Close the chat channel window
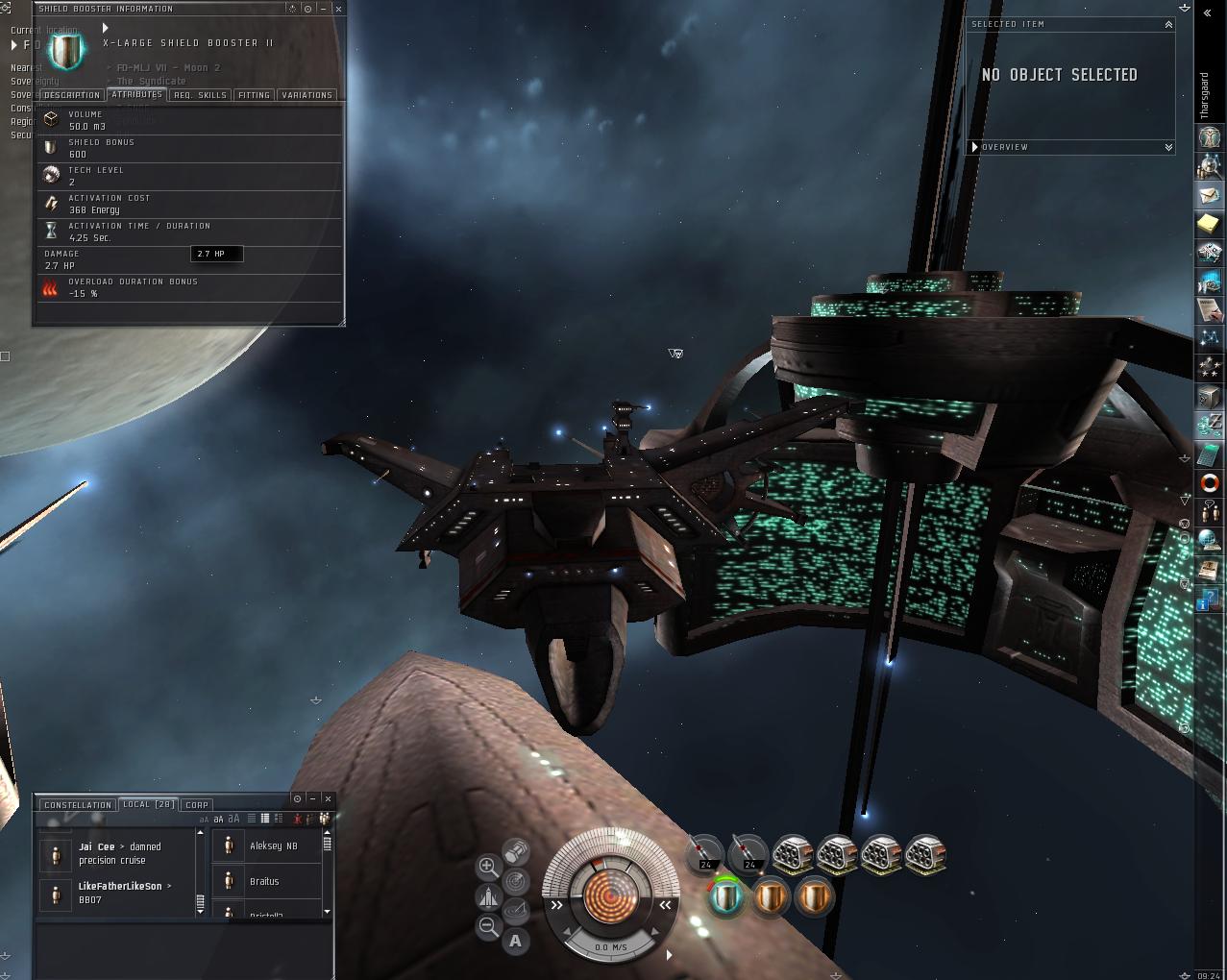The width and height of the screenshot is (1227, 980). point(328,798)
